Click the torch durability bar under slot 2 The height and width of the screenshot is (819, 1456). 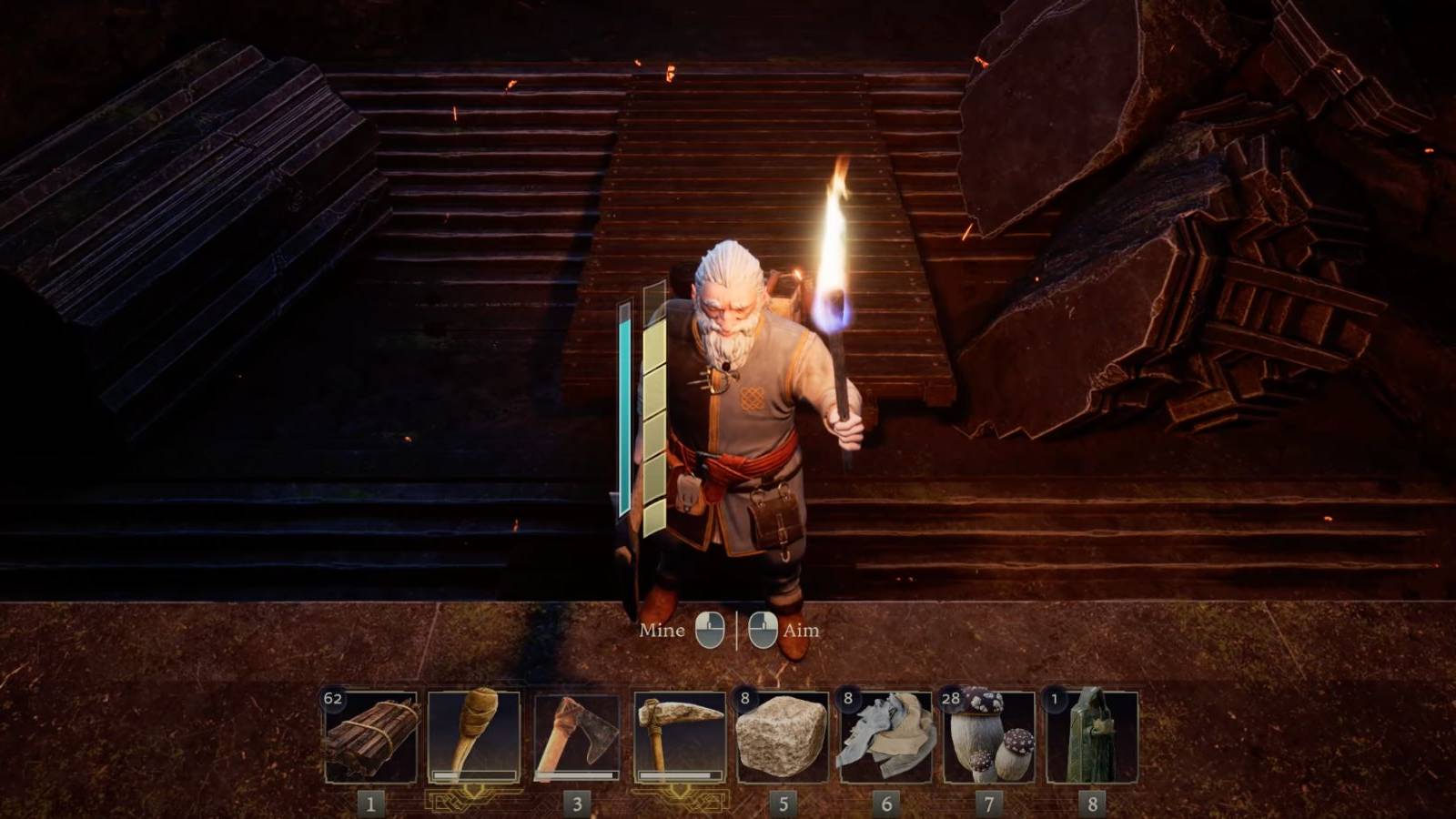coord(473,775)
